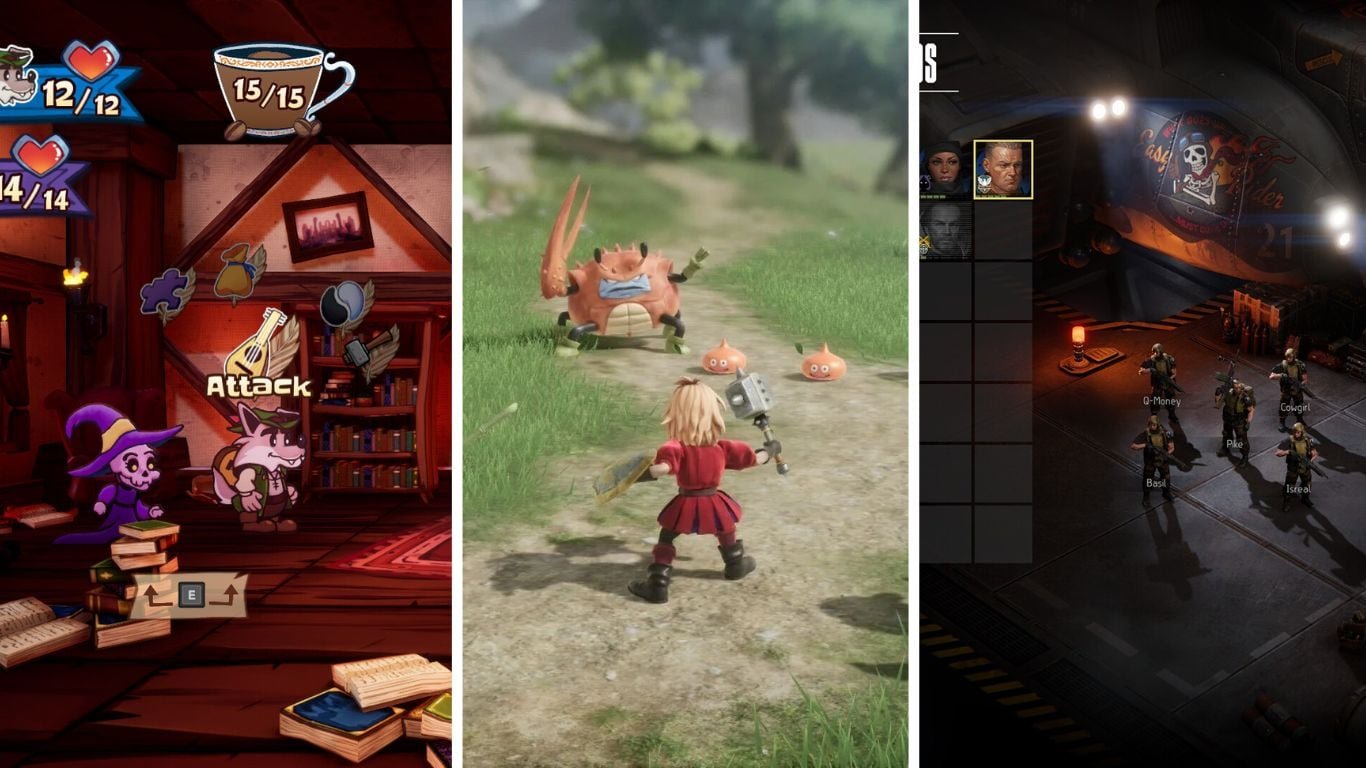This screenshot has height=768, width=1366.
Task: Click the greyed-out bald man portrait
Action: [944, 229]
